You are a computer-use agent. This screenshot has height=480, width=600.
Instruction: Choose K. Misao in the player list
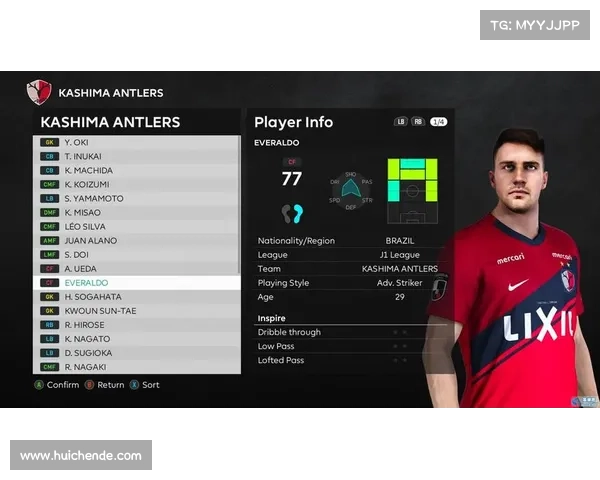(135, 212)
